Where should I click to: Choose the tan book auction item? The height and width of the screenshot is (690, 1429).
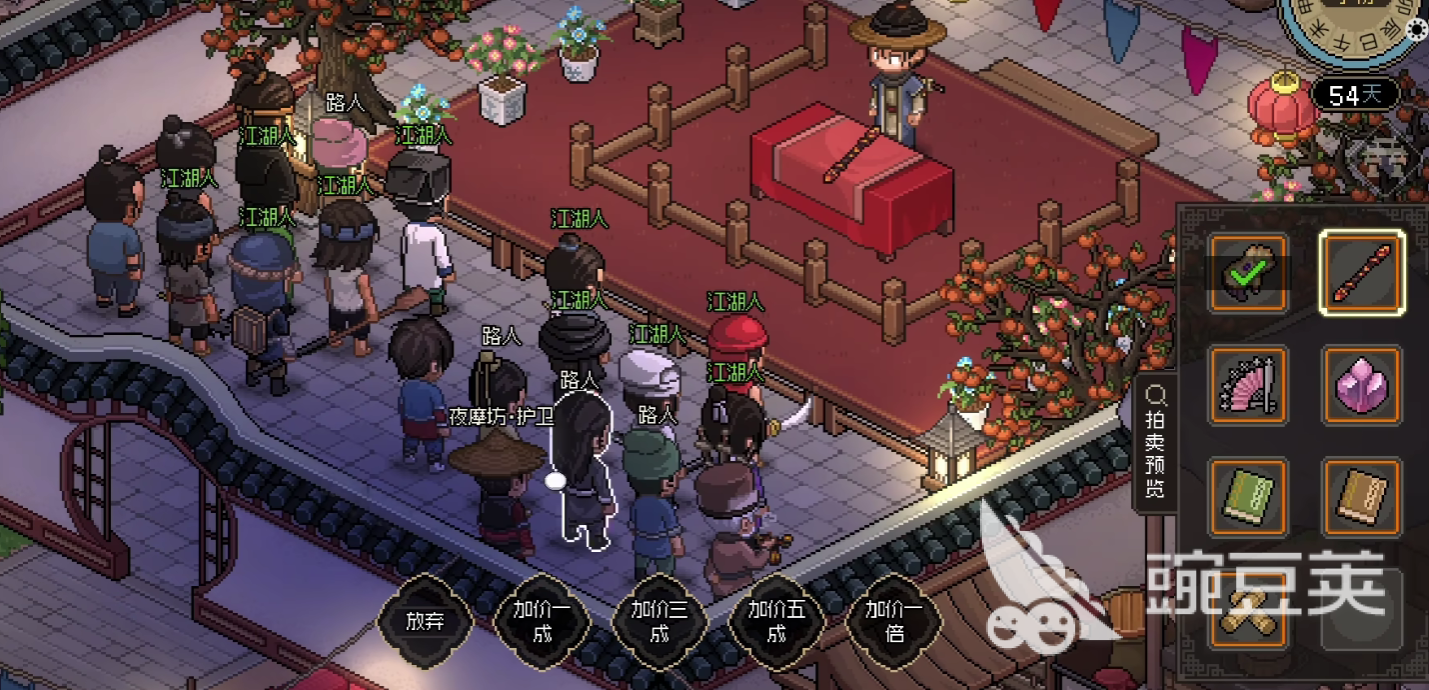coord(1361,497)
